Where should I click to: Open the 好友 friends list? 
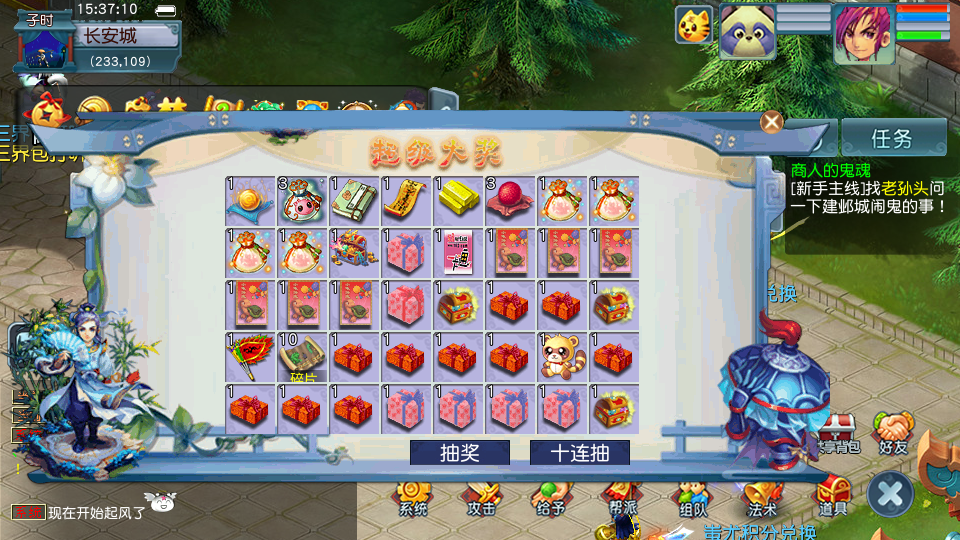pos(893,433)
